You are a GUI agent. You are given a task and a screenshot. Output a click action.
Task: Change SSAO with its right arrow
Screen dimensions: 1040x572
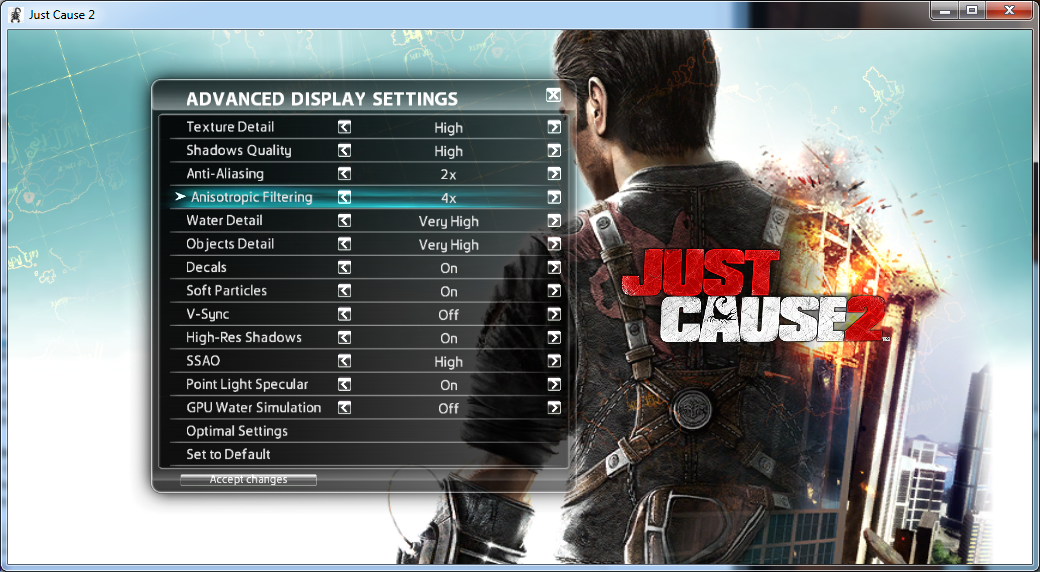tap(553, 361)
